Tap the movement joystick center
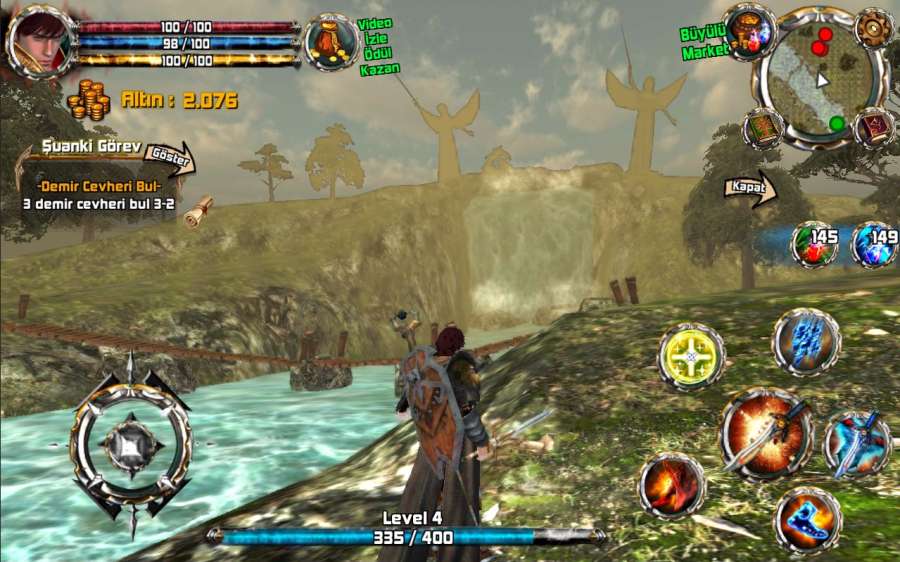900x562 pixels. (x=131, y=442)
